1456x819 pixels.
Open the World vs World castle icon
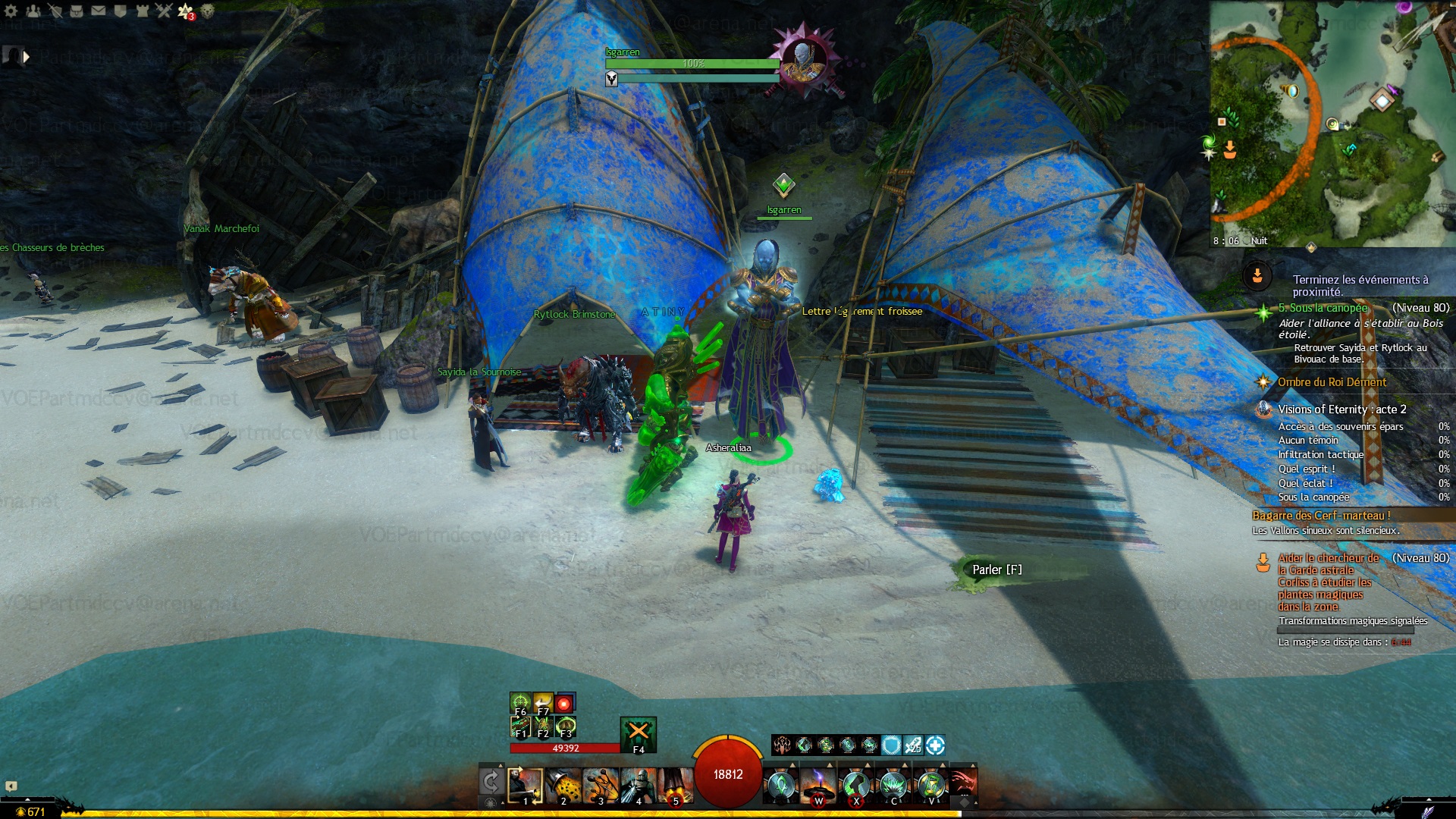[143, 11]
